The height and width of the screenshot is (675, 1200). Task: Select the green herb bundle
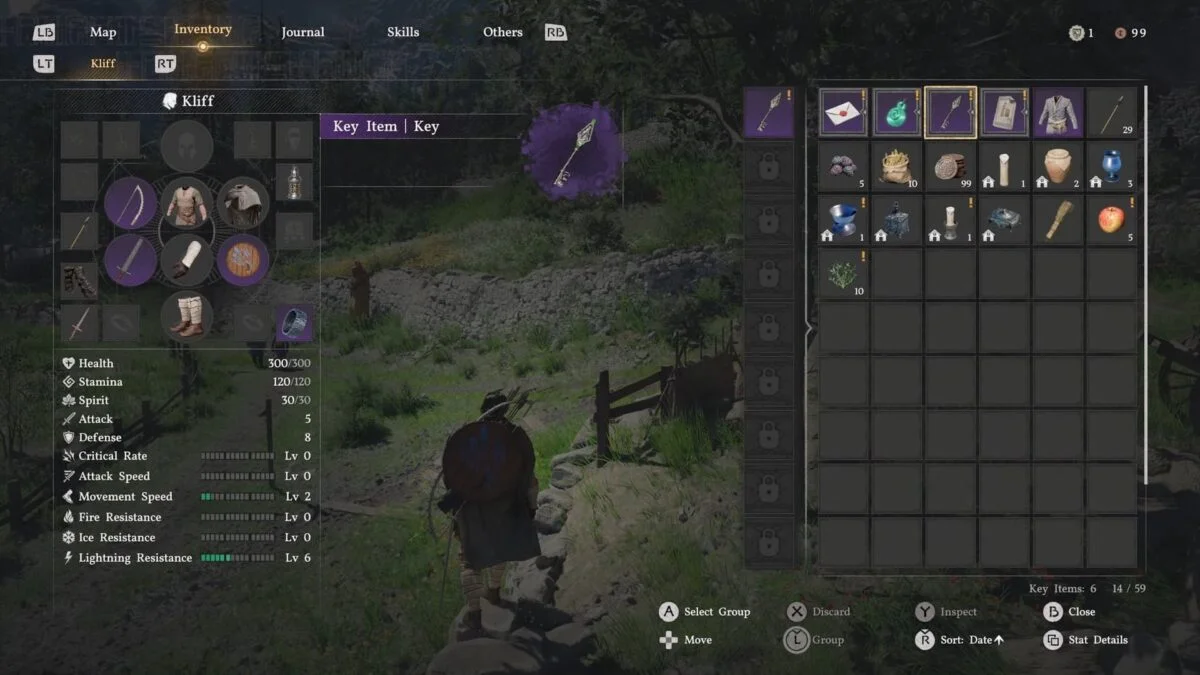click(843, 274)
